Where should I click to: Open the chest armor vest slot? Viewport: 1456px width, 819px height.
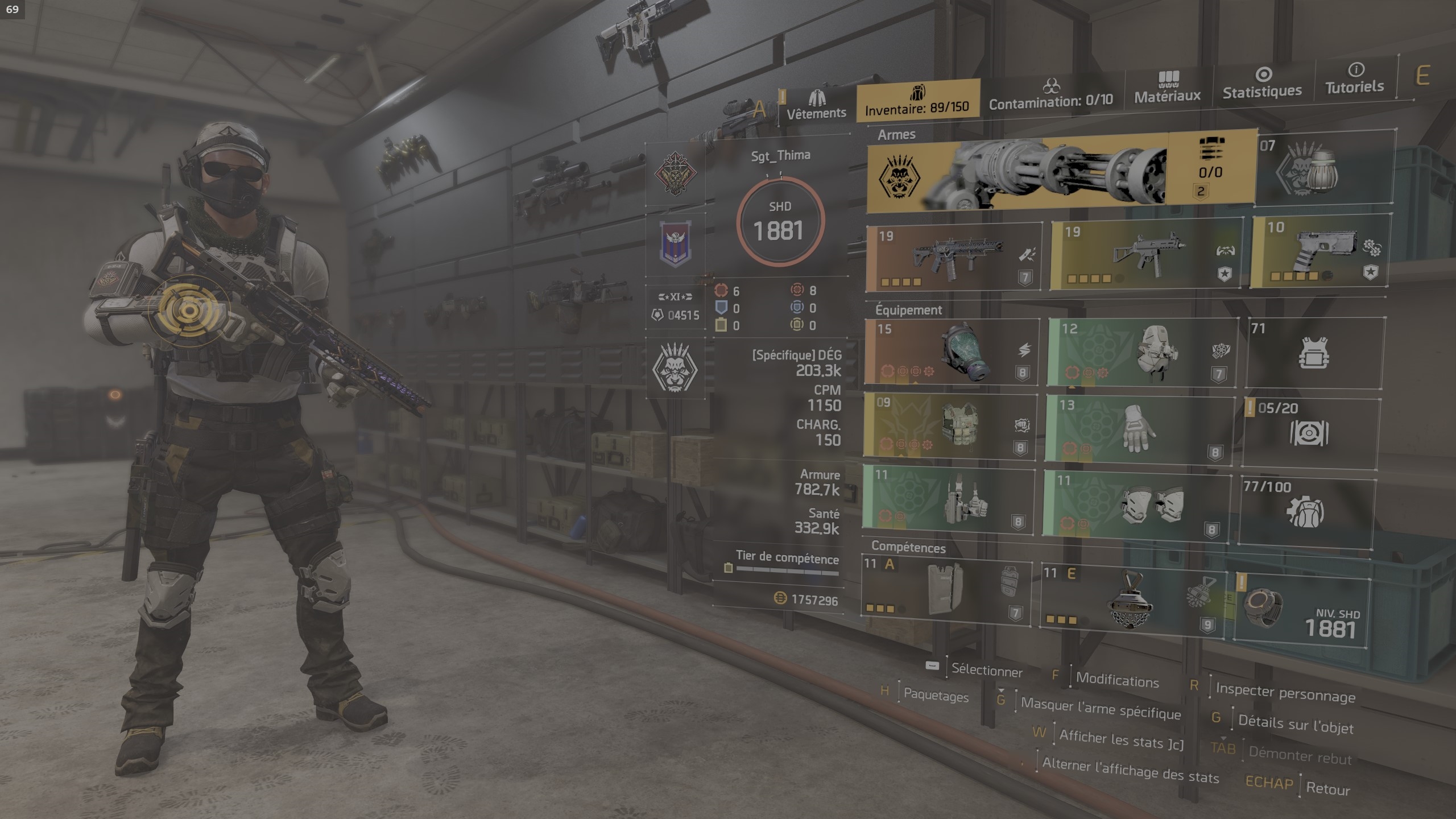point(950,427)
